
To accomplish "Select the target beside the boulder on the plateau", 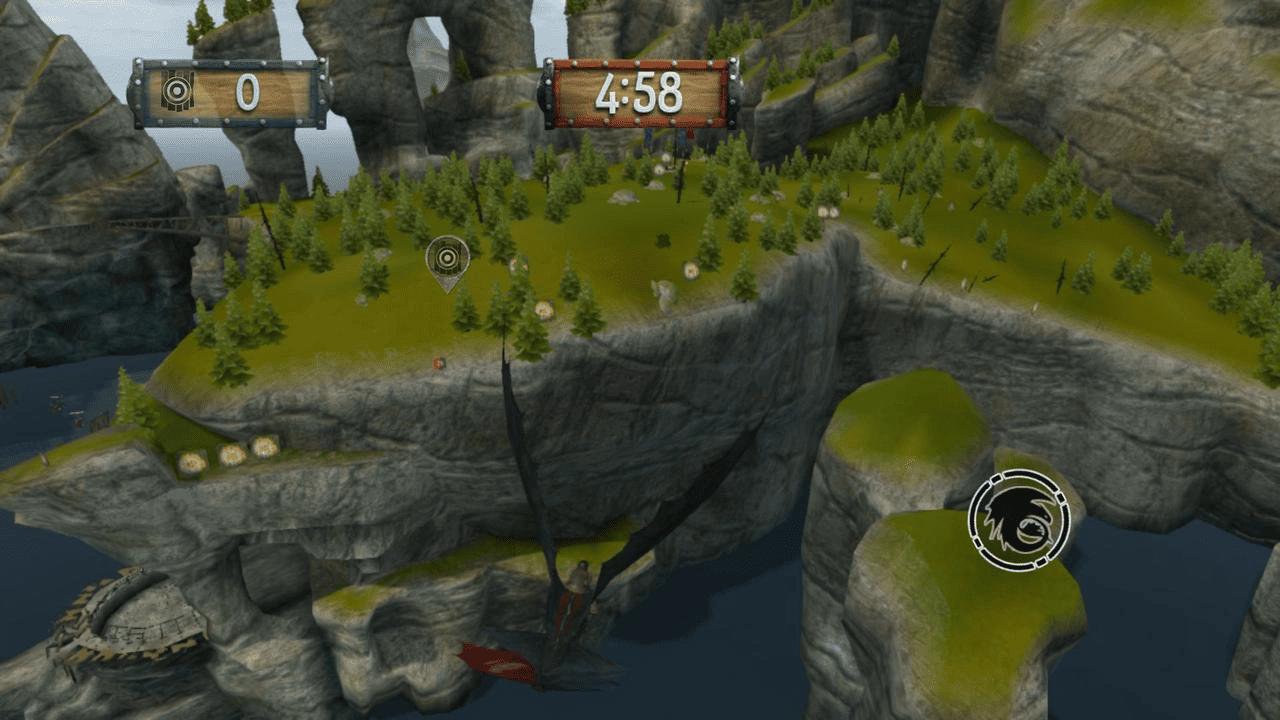I will coord(690,270).
